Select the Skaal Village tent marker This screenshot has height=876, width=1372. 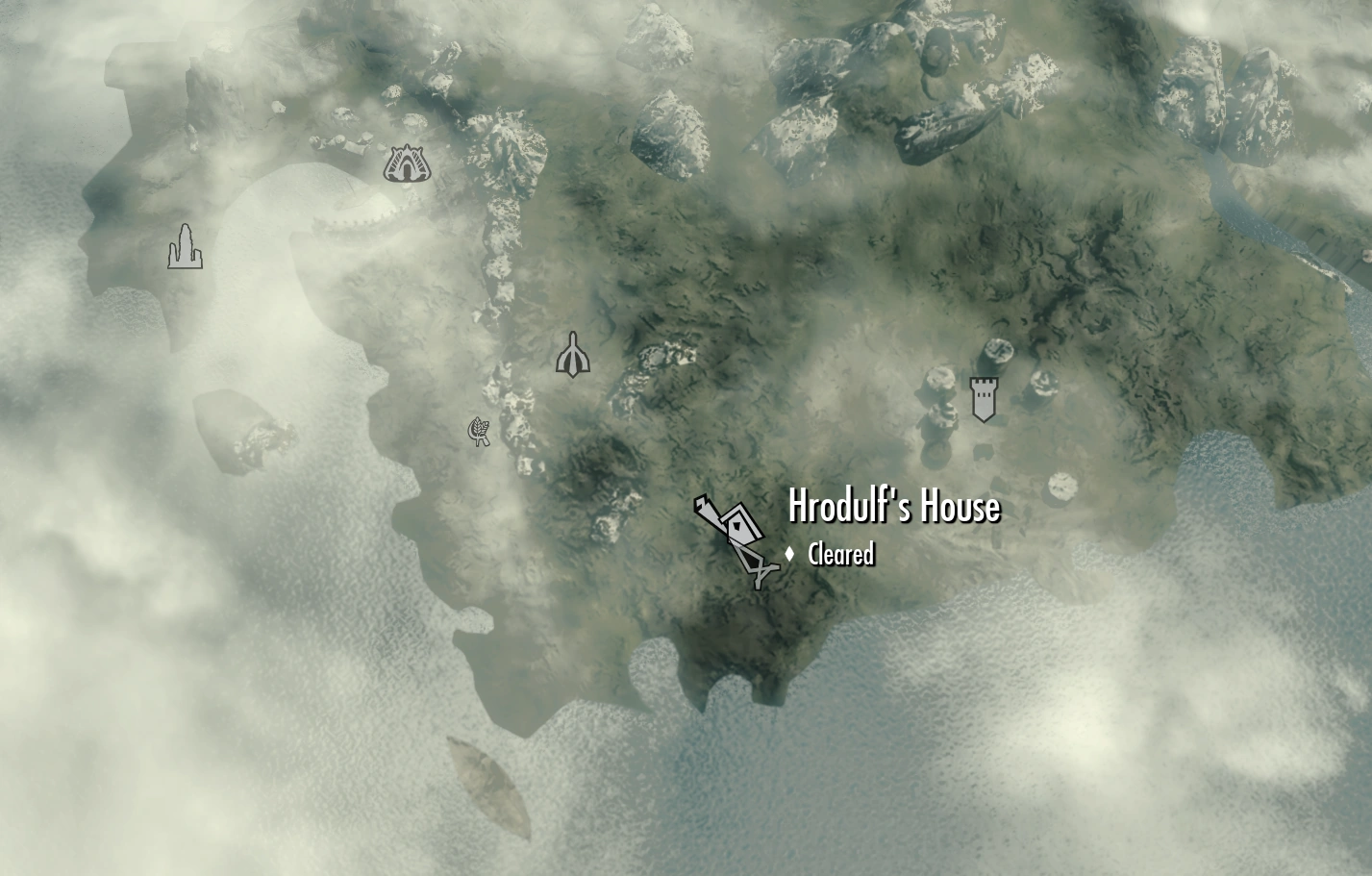[408, 165]
